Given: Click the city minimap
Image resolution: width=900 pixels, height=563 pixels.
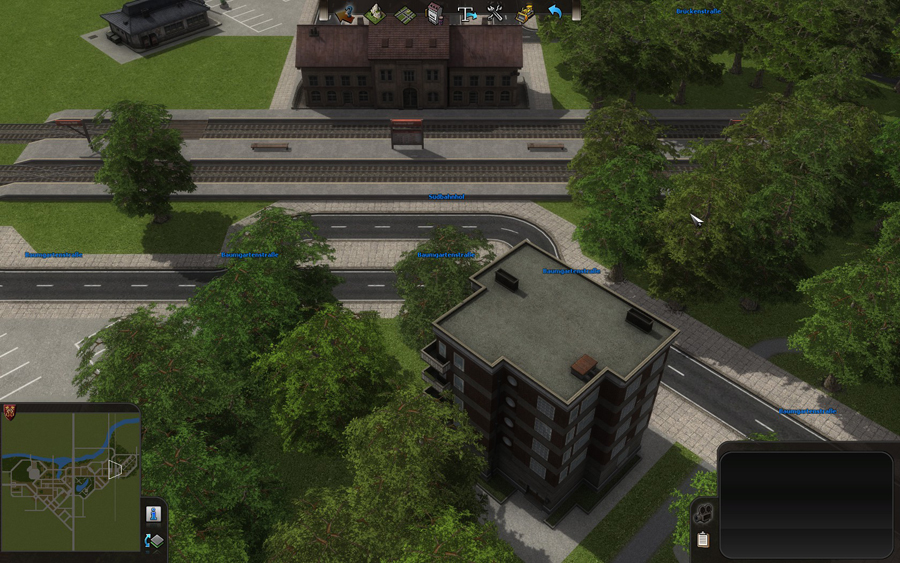Looking at the screenshot, I should 70,481.
